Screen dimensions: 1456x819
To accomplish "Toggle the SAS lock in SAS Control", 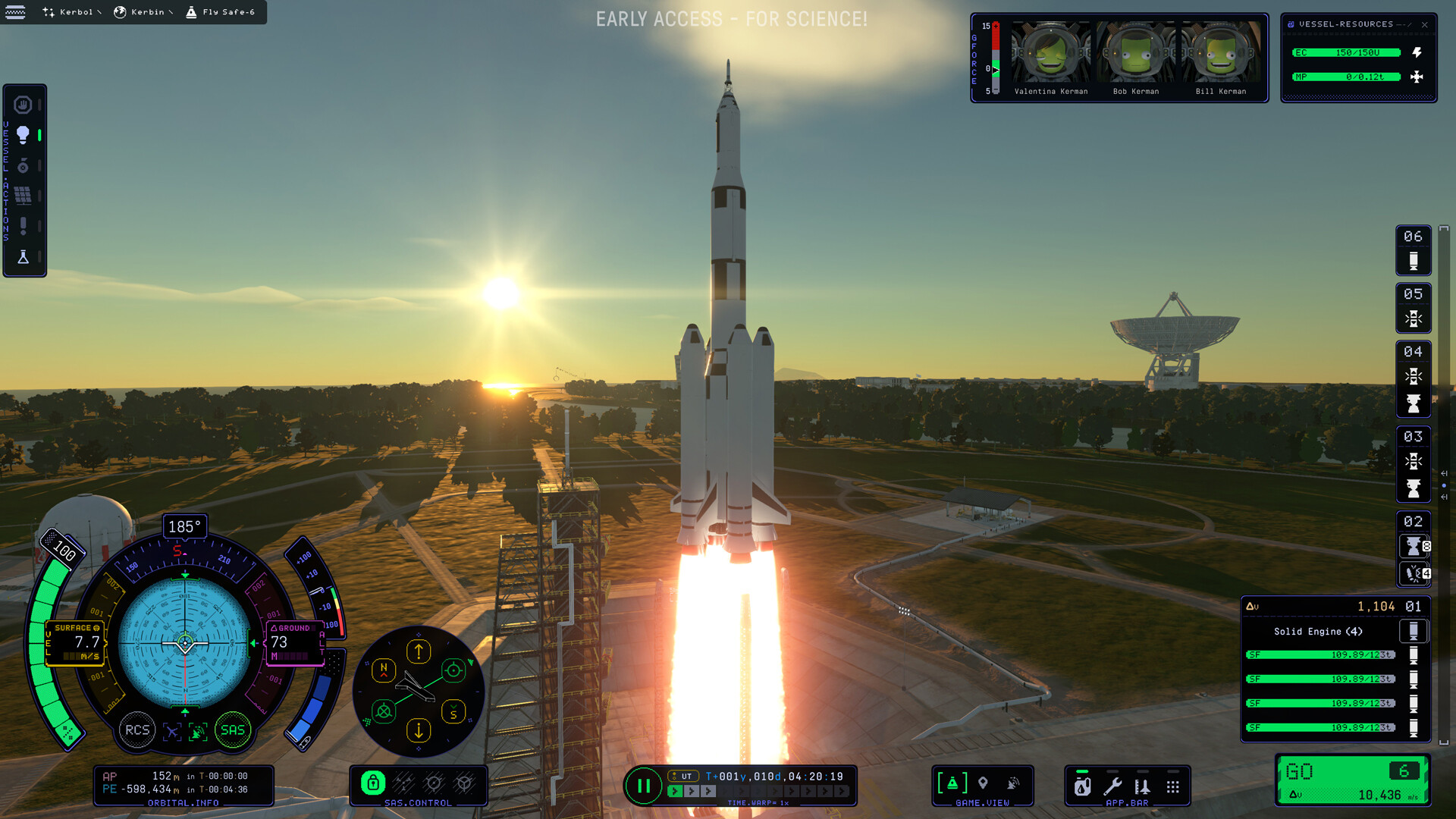I will (x=375, y=782).
